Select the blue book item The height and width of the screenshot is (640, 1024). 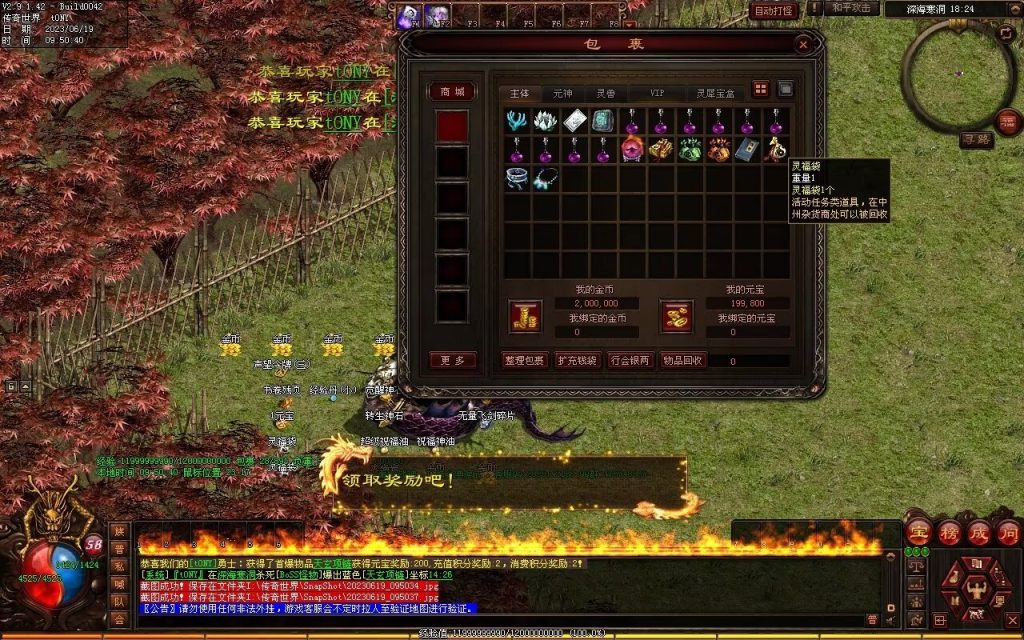(x=746, y=150)
